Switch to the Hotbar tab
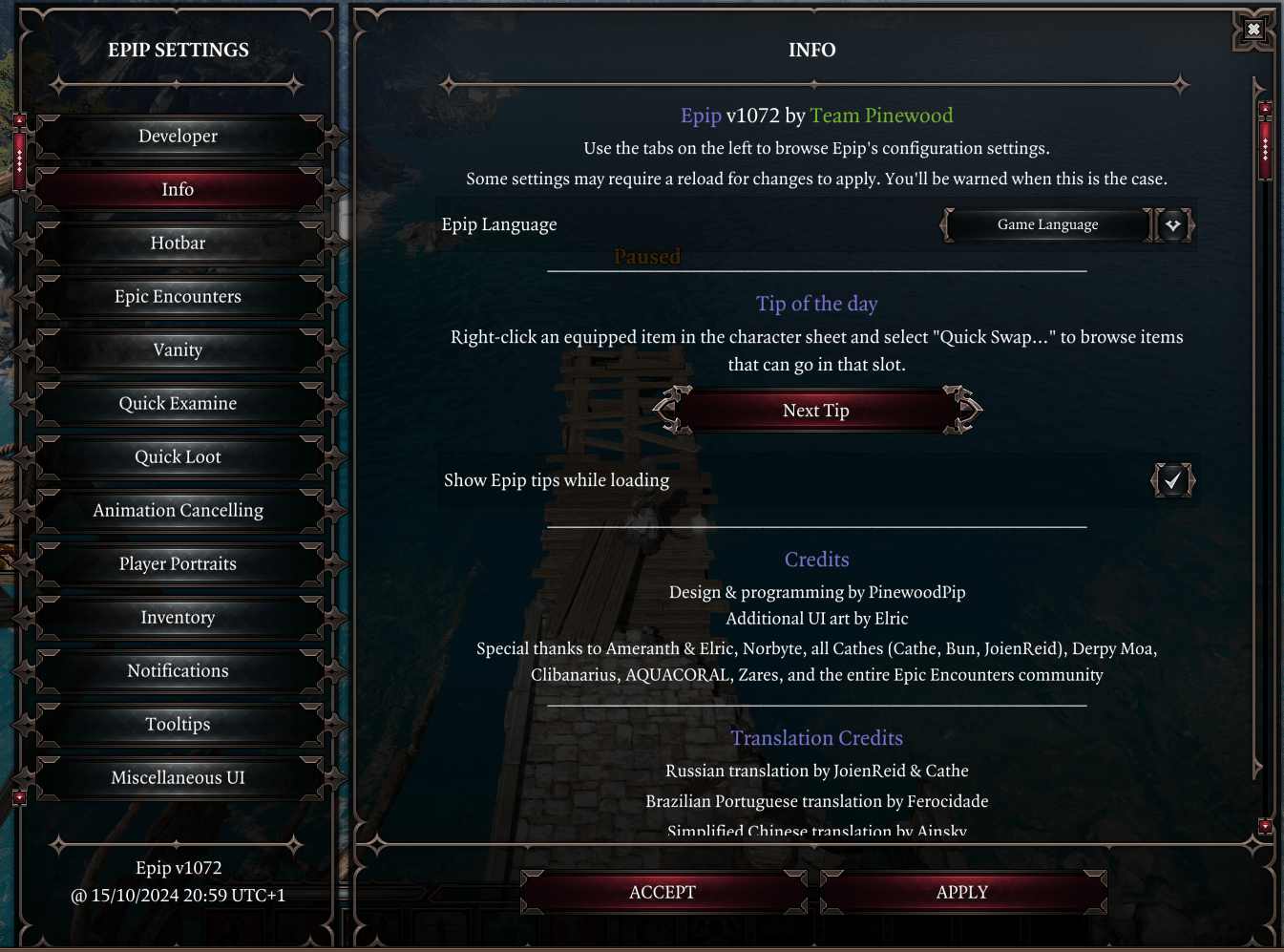1284x952 pixels. point(178,243)
